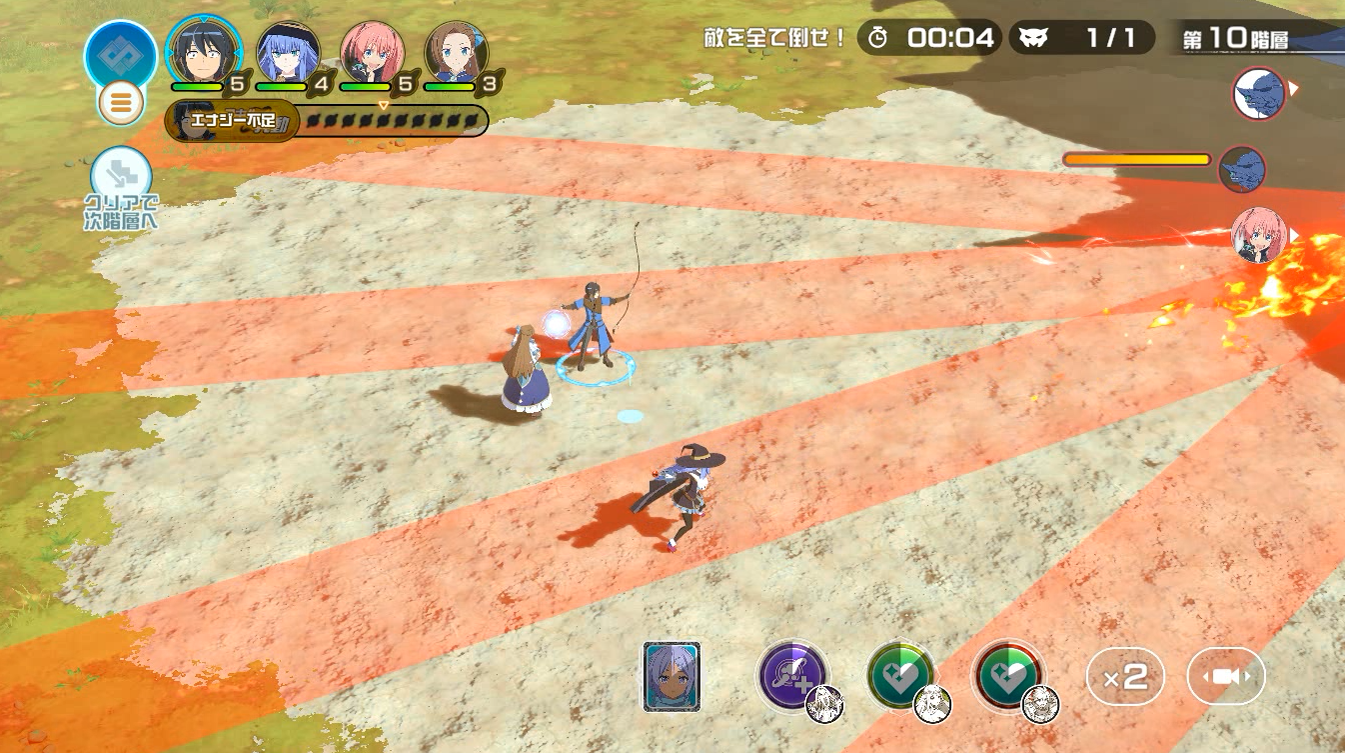Screen dimensions: 1345x753
Task: Target the blue dragon enemy with HP bar
Action: tap(1242, 169)
